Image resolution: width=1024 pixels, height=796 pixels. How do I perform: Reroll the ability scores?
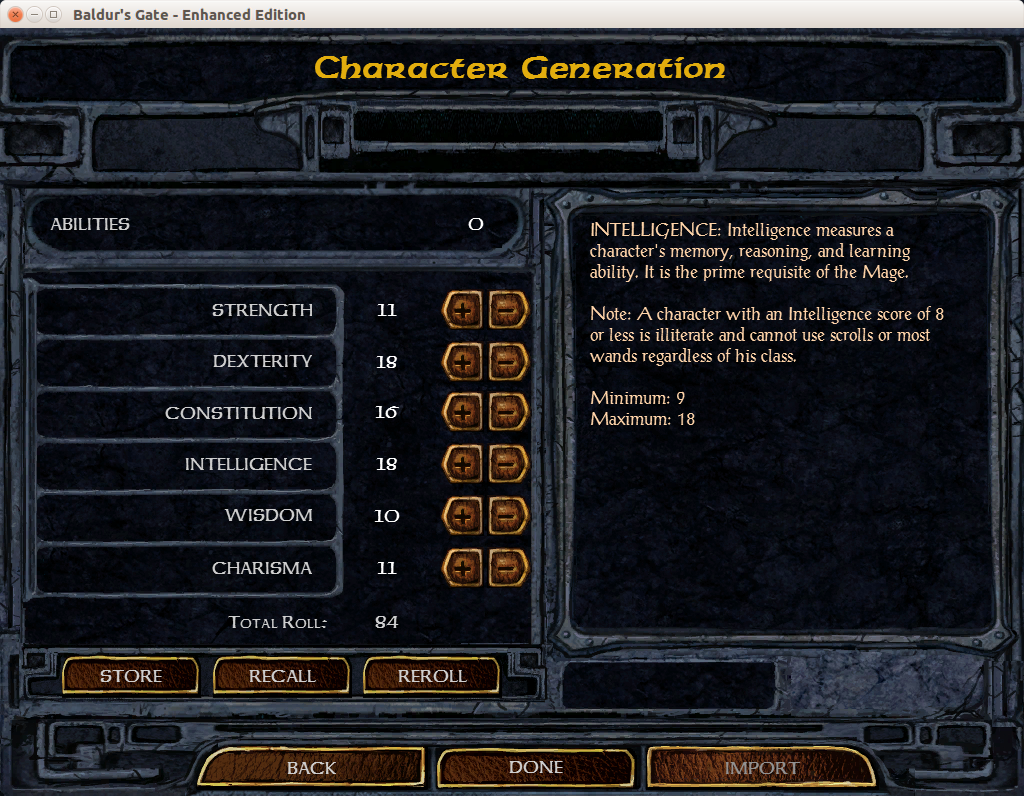[x=432, y=676]
